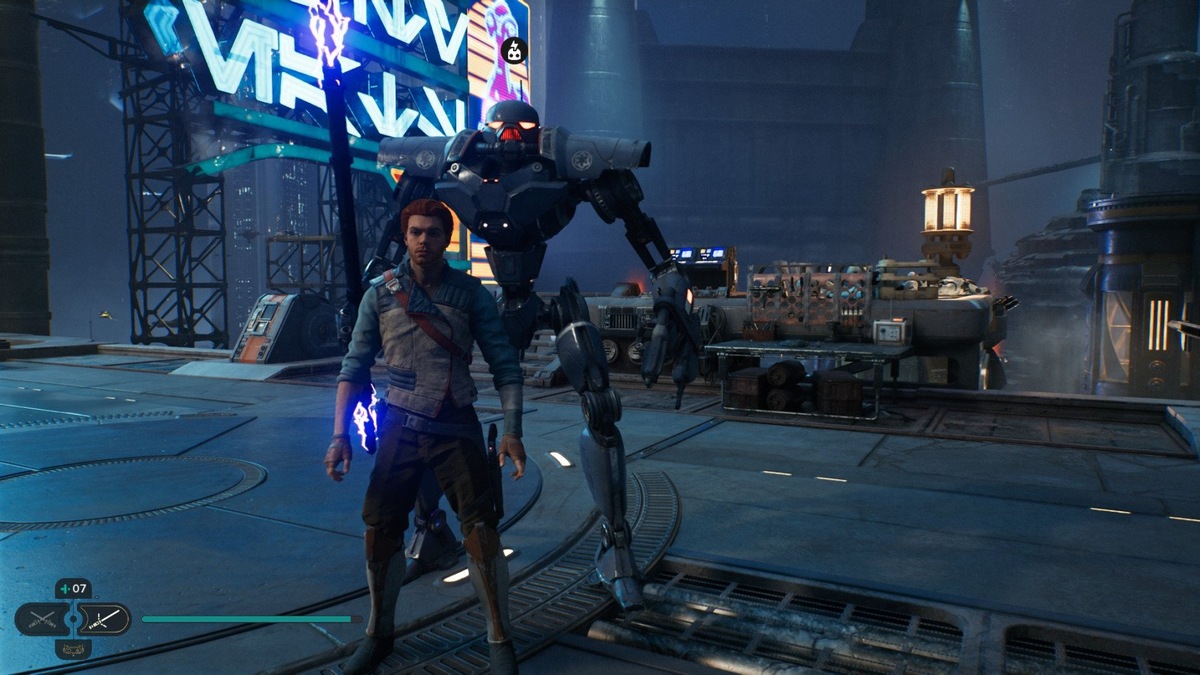This screenshot has width=1200, height=675.
Task: Select the dual-wield crossed lightsabers stance
Action: (42, 619)
